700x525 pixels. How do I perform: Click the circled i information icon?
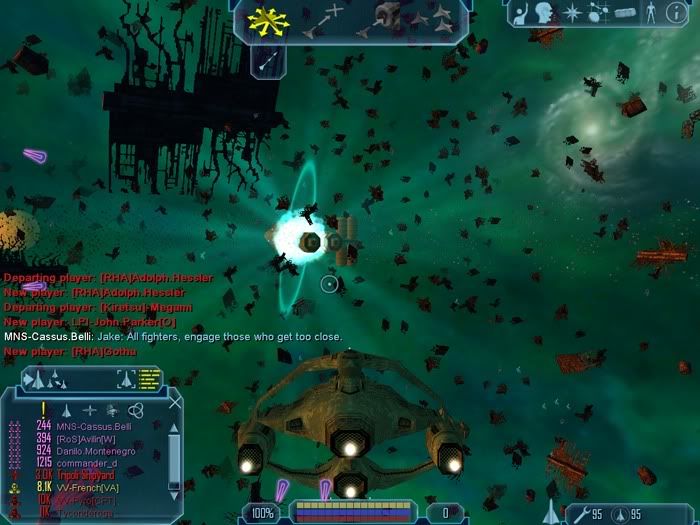pos(676,14)
